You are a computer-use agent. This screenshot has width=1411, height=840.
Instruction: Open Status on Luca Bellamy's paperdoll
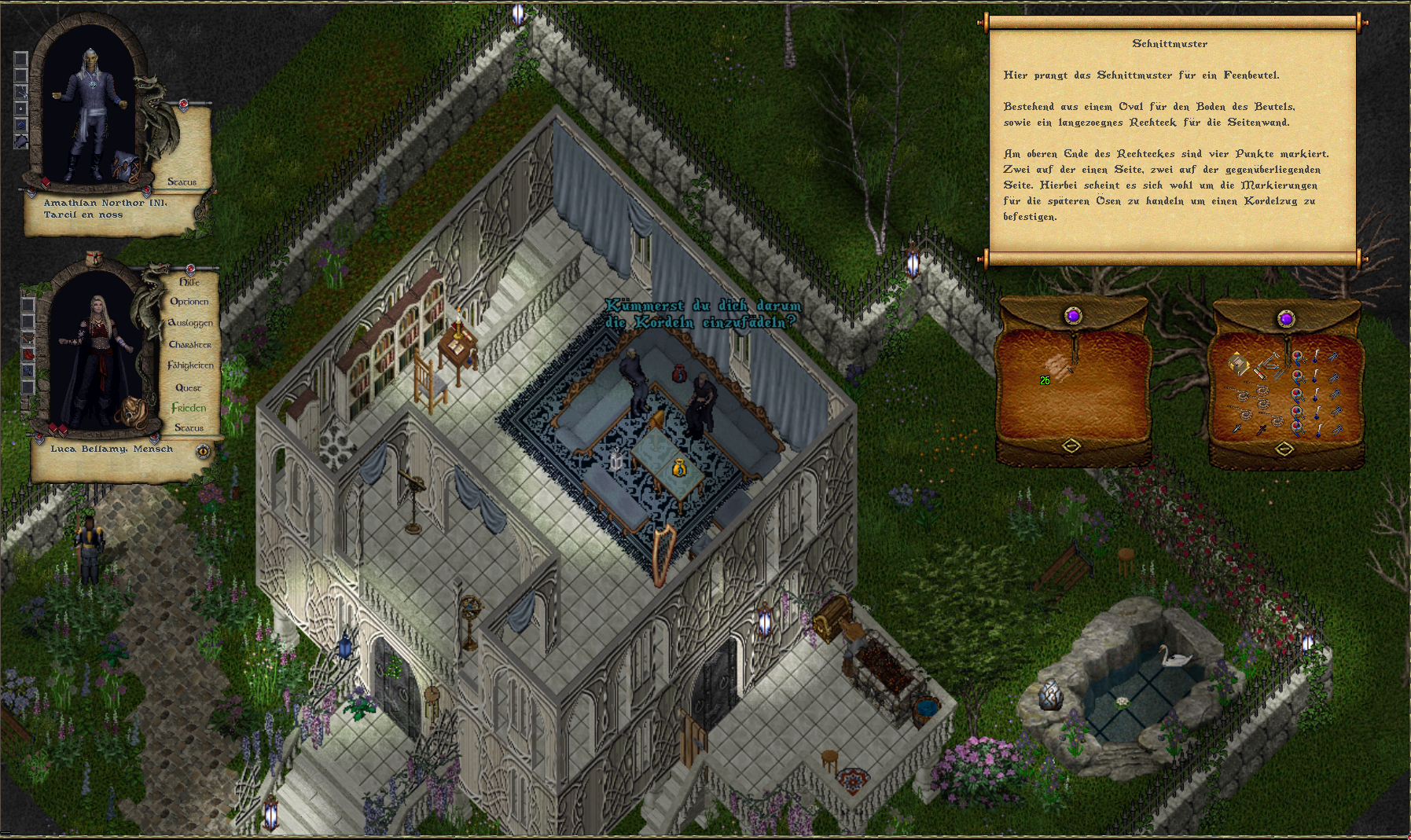(x=189, y=427)
